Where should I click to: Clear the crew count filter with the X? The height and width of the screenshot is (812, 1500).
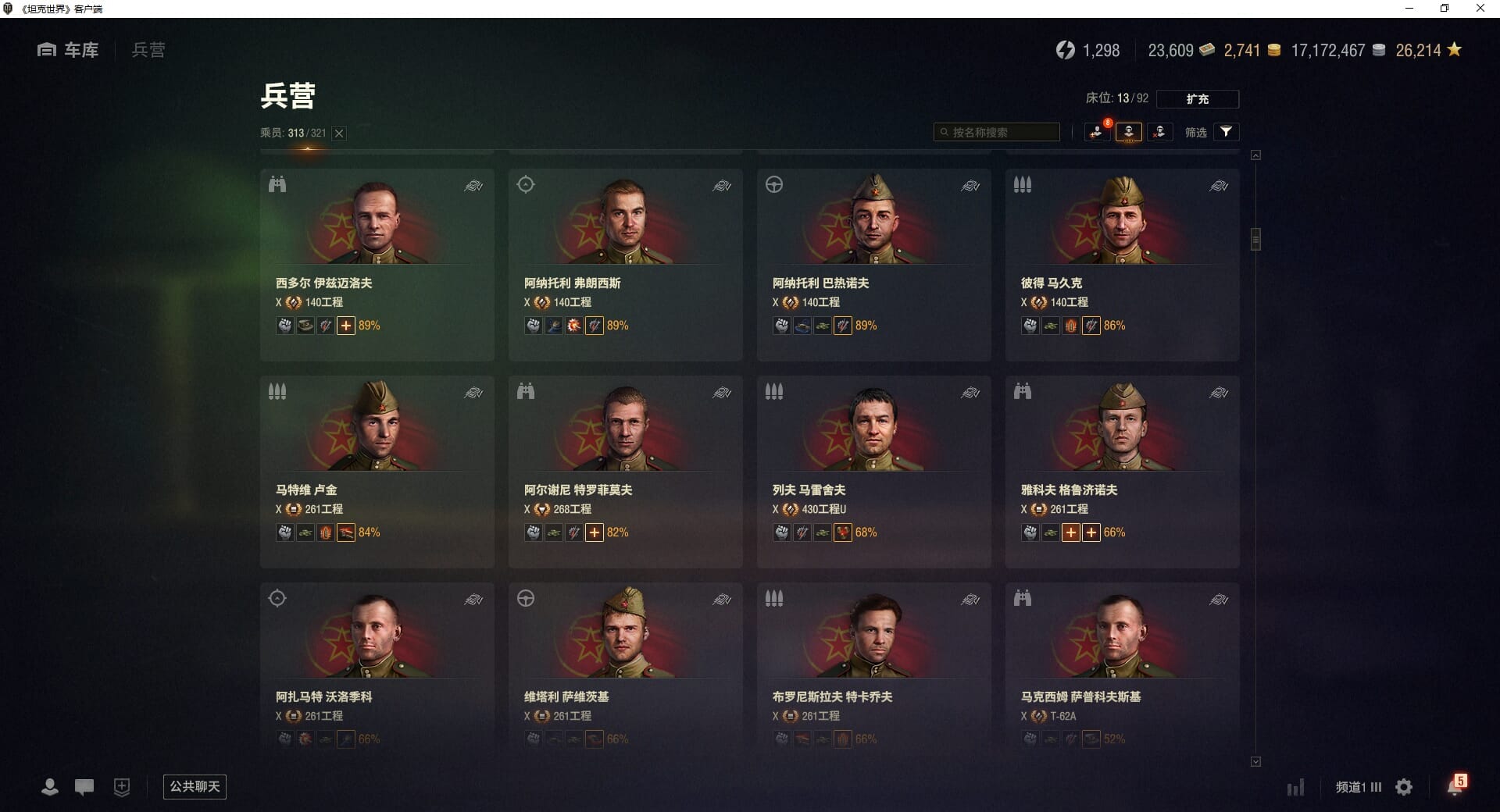(x=339, y=134)
